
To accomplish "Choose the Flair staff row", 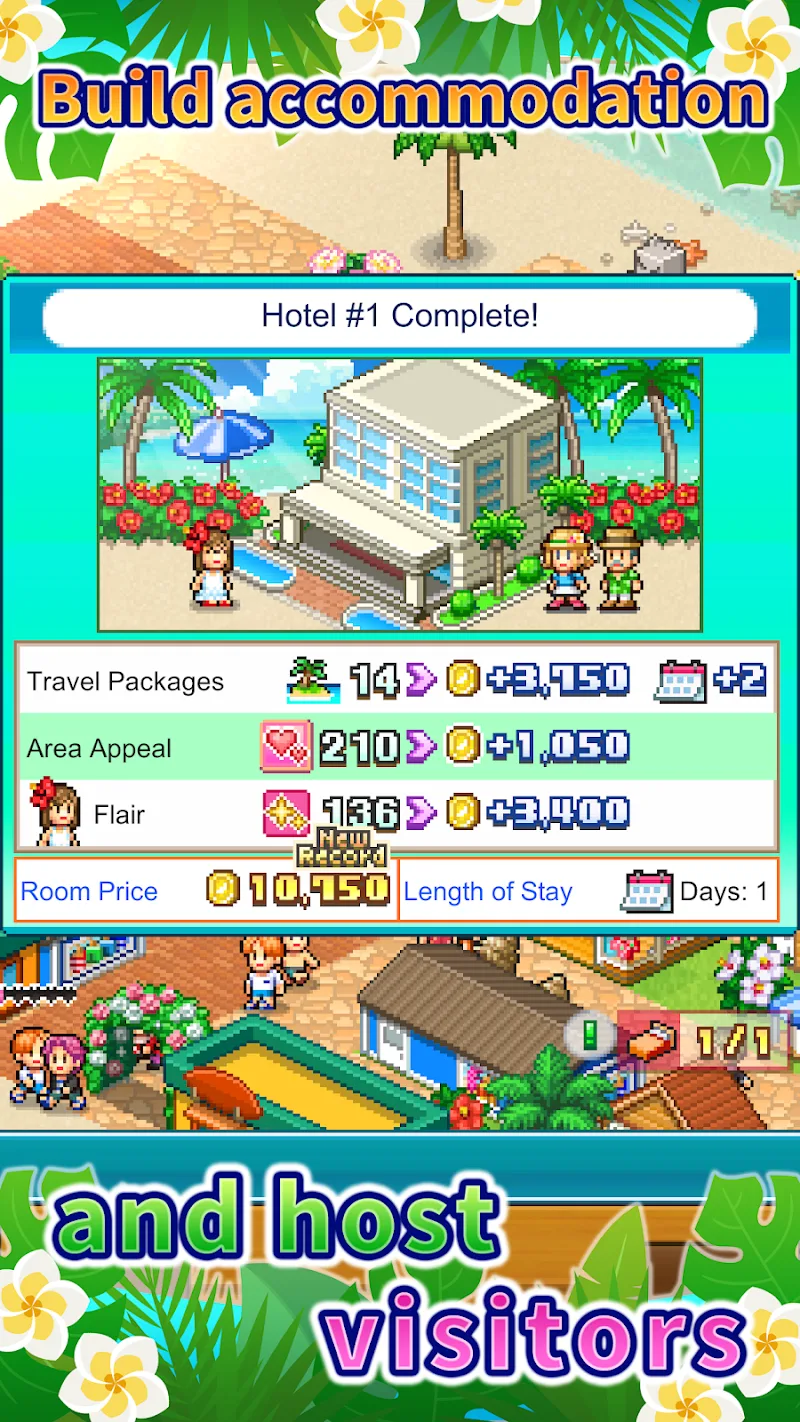I will 397,814.
